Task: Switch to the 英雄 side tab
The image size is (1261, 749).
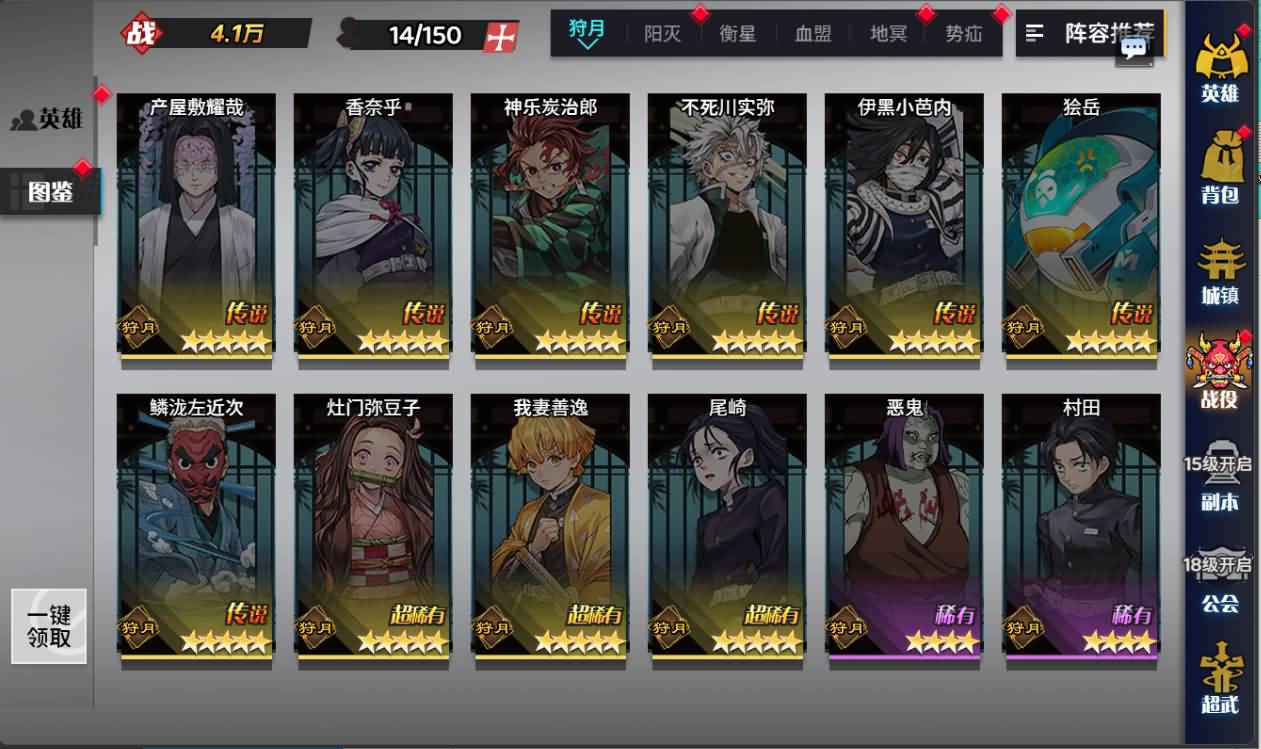Action: point(48,120)
